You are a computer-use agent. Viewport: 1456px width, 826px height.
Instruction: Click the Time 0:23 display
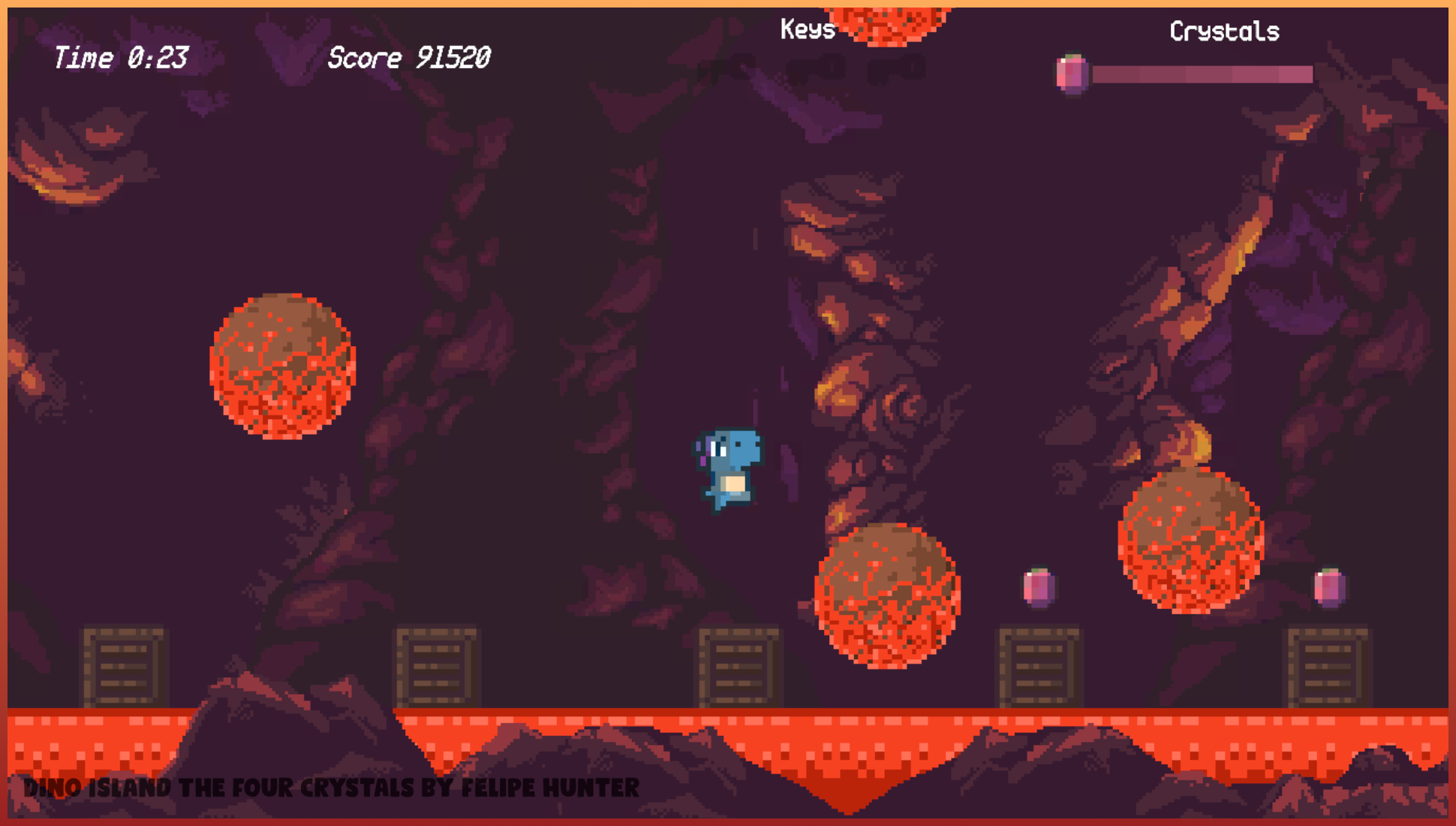[120, 58]
